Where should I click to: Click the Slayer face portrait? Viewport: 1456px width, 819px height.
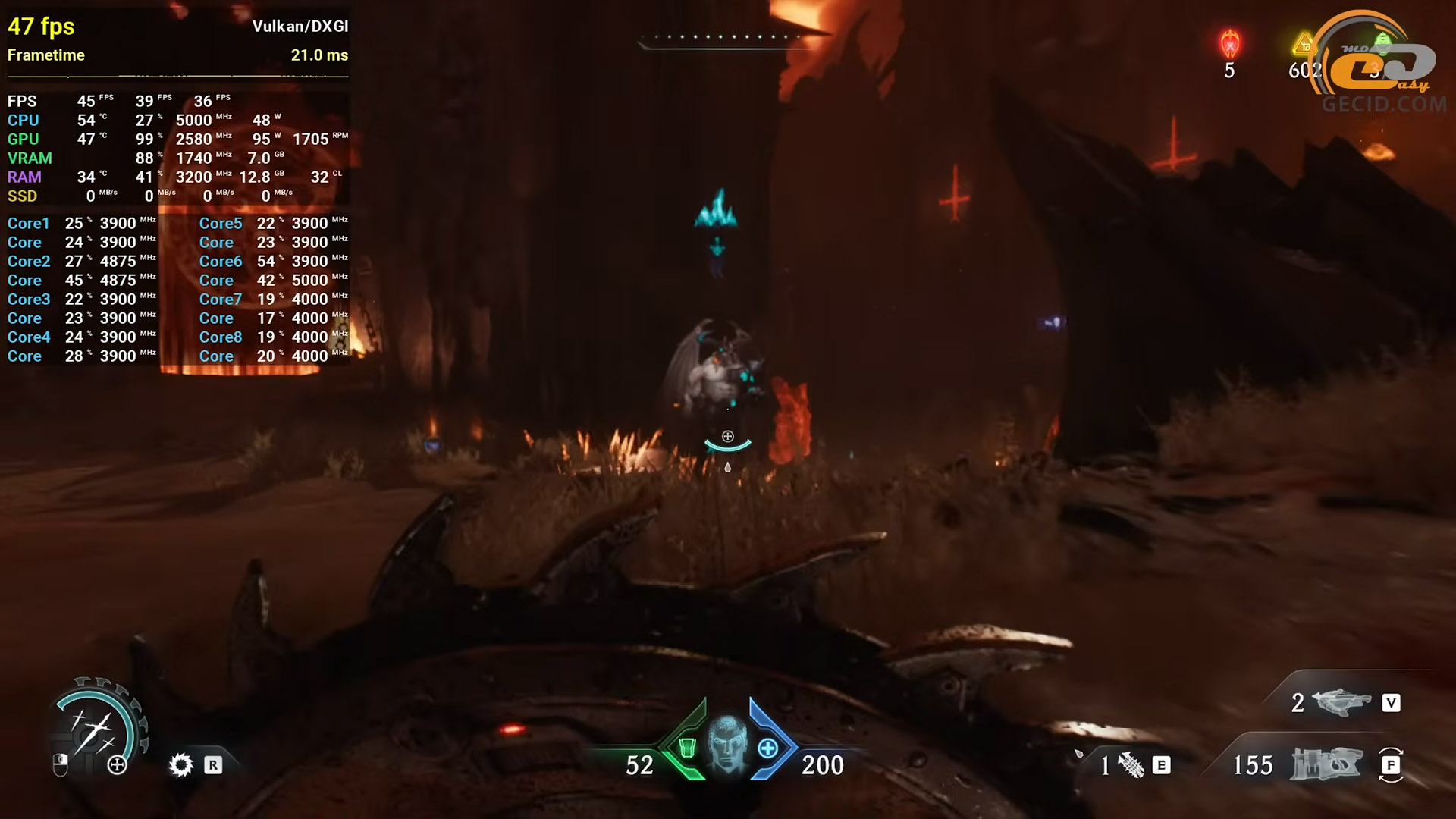pyautogui.click(x=727, y=744)
